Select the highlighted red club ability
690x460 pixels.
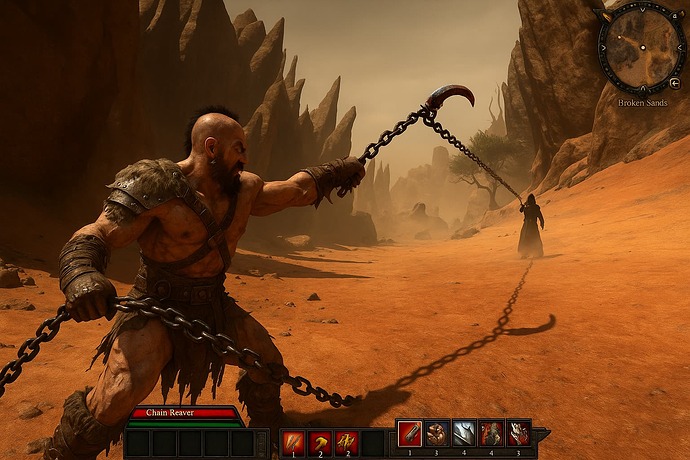point(410,433)
